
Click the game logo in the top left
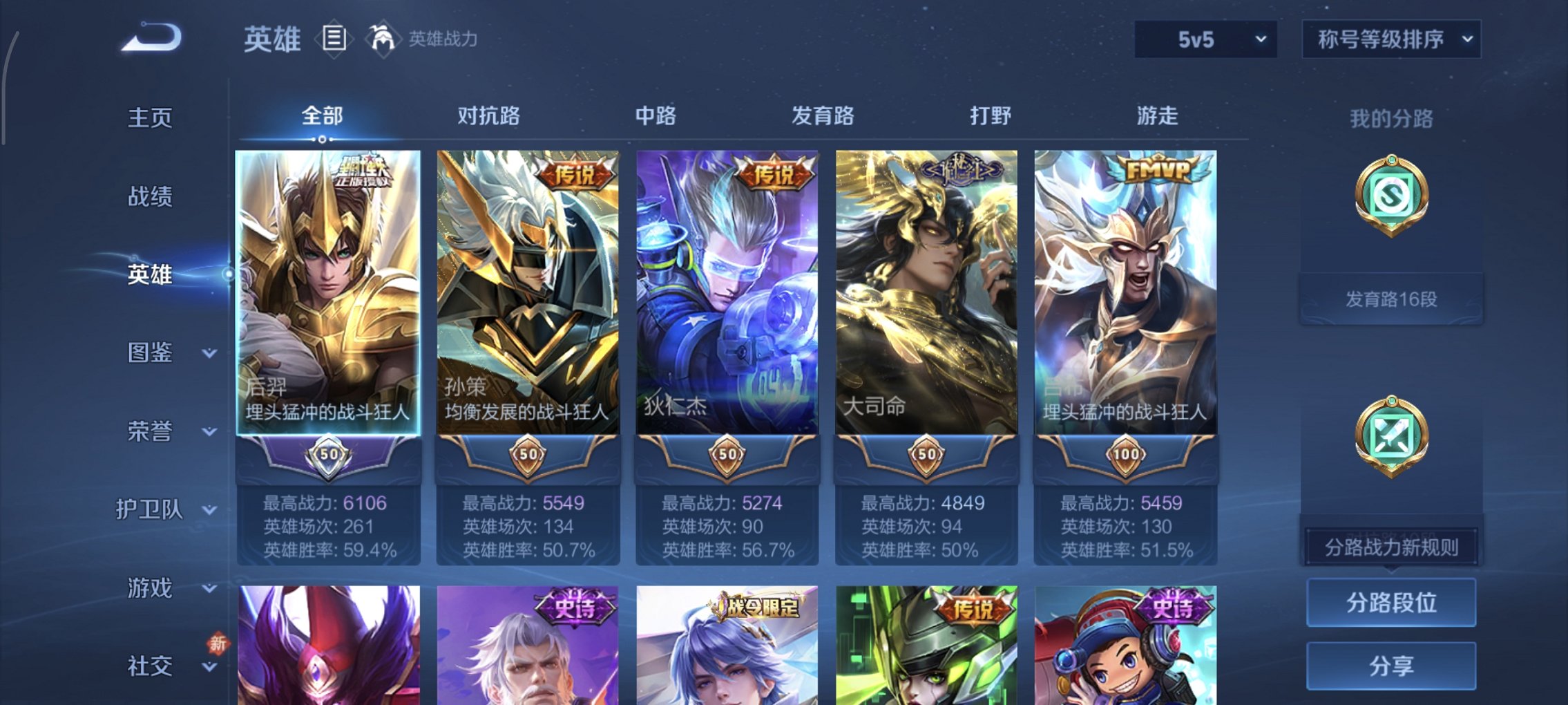(147, 36)
